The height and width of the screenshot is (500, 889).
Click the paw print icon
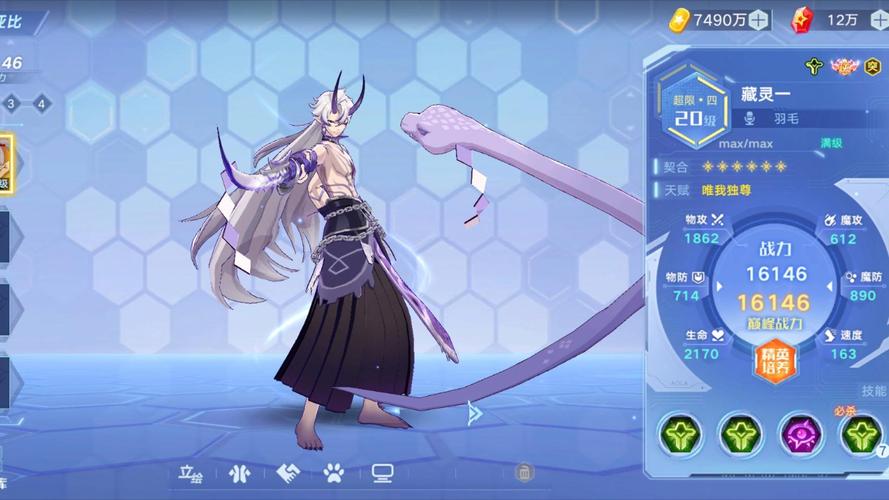(x=334, y=473)
